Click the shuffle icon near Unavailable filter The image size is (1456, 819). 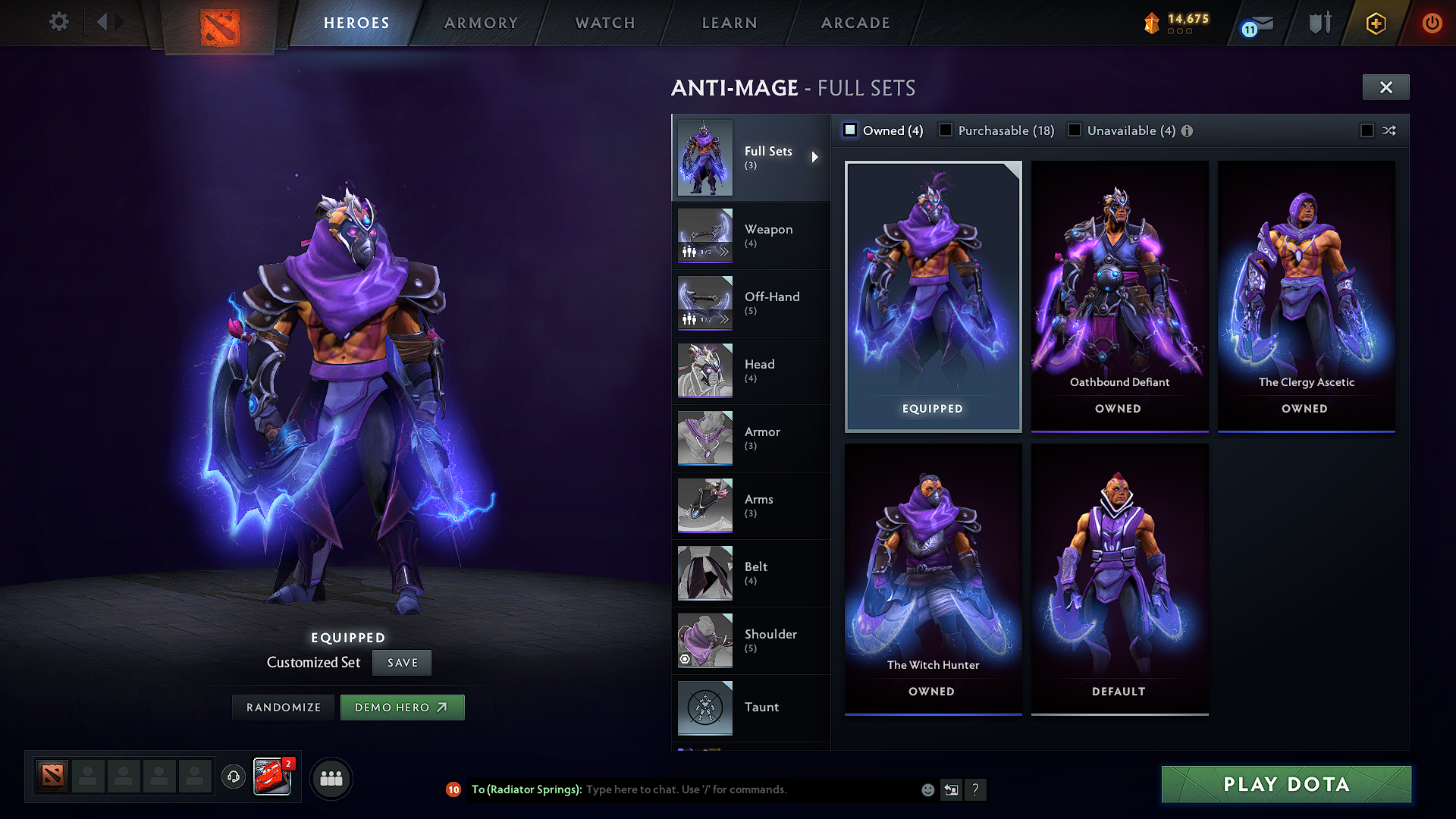click(x=1389, y=130)
